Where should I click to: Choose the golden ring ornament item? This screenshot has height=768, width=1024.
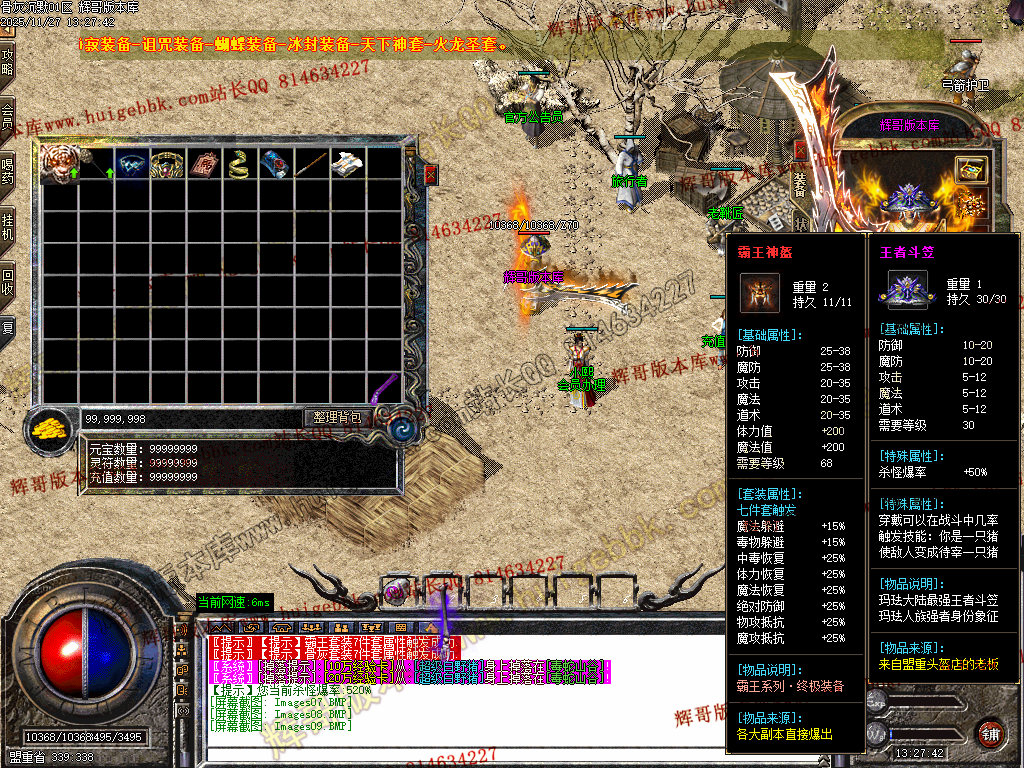coord(167,165)
